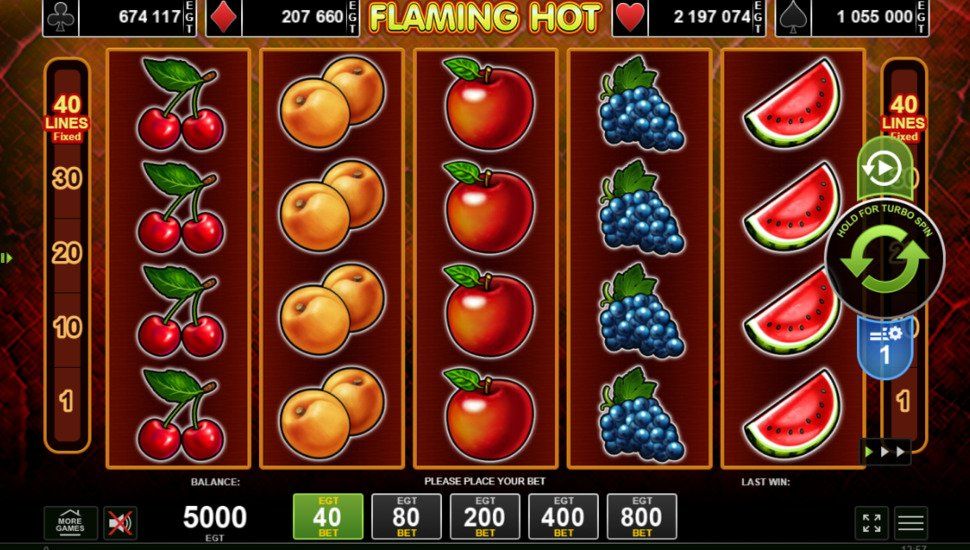This screenshot has height=550, width=970.
Task: Enter fullscreen mode
Action: (x=871, y=522)
